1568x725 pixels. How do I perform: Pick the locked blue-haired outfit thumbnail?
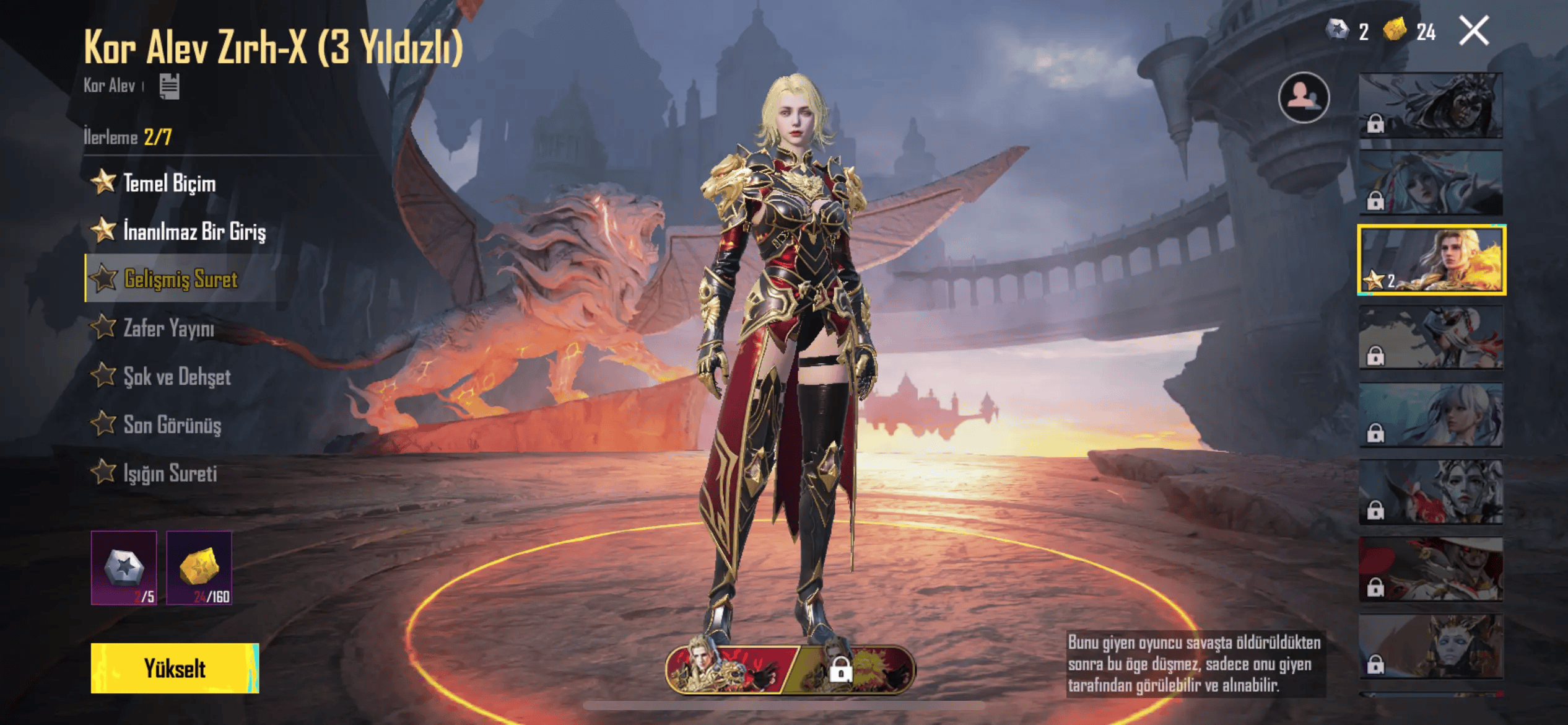point(1431,182)
